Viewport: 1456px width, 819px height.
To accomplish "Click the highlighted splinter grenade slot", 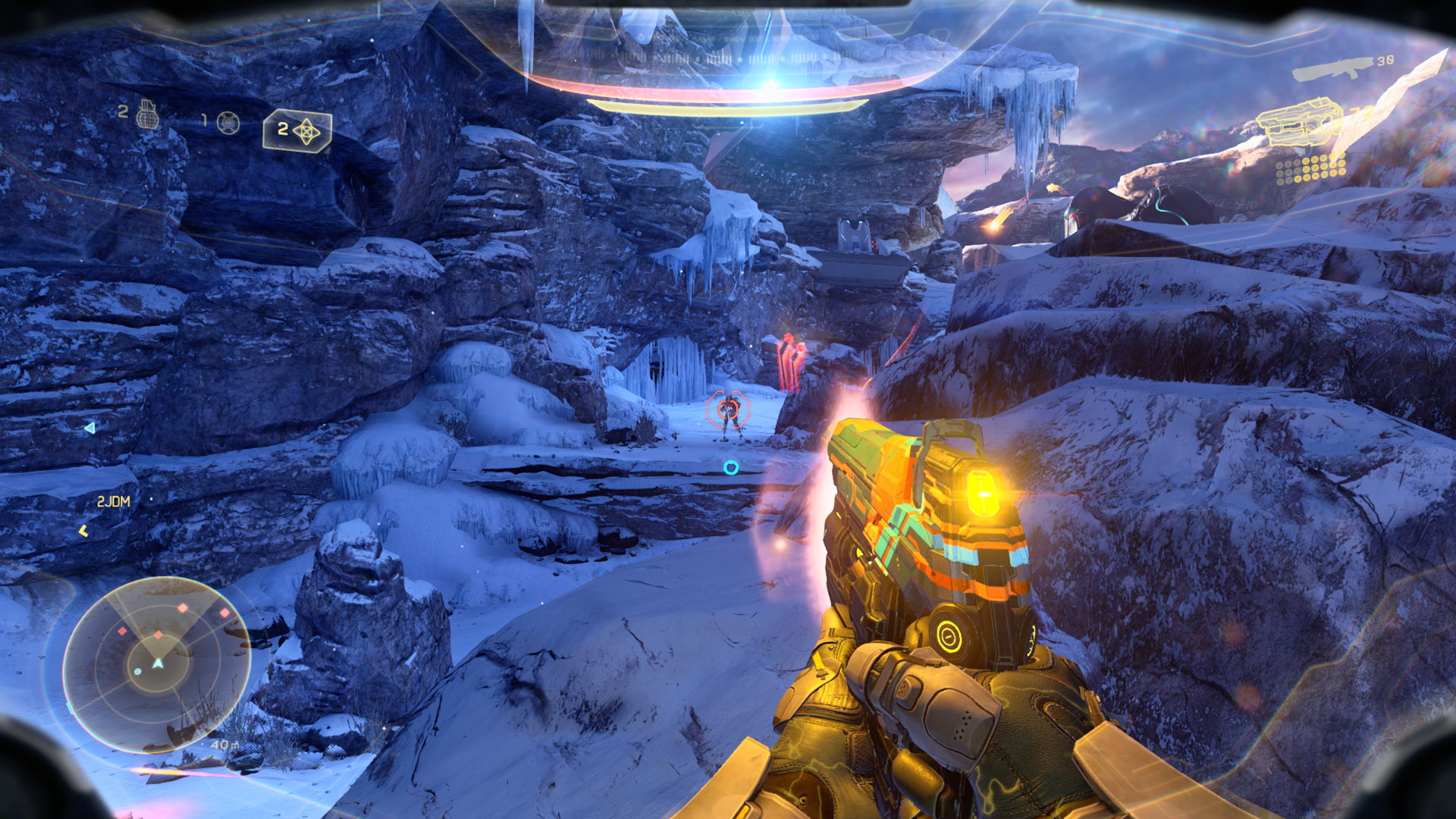I will click(x=298, y=131).
